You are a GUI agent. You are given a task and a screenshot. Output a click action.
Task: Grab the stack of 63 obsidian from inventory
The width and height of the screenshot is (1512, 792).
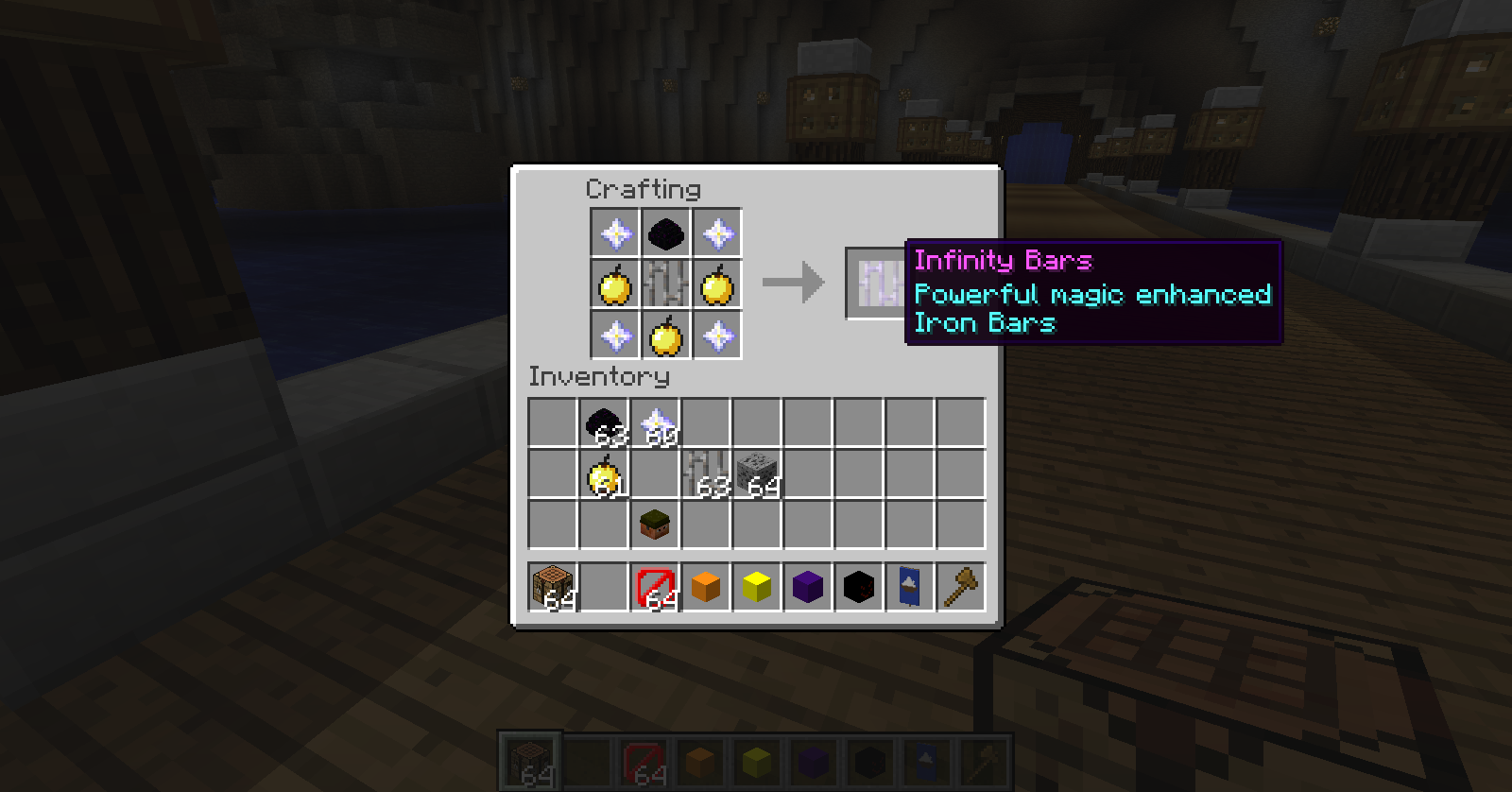[x=606, y=422]
